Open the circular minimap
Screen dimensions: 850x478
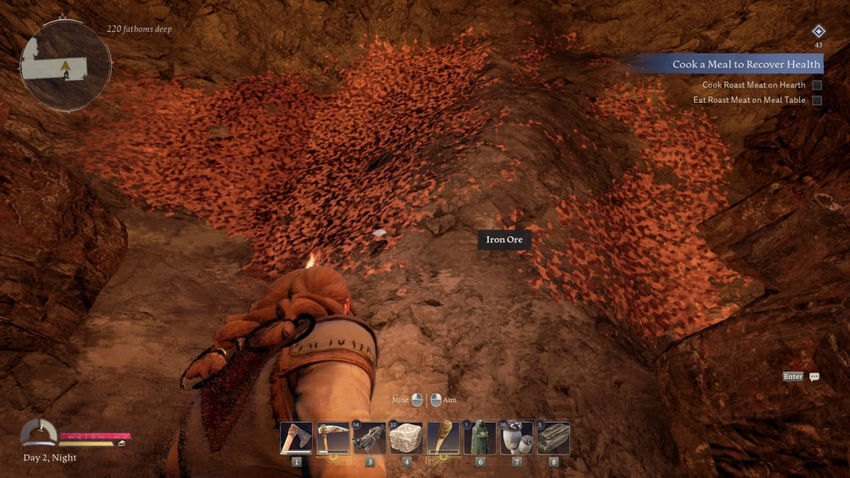(66, 66)
